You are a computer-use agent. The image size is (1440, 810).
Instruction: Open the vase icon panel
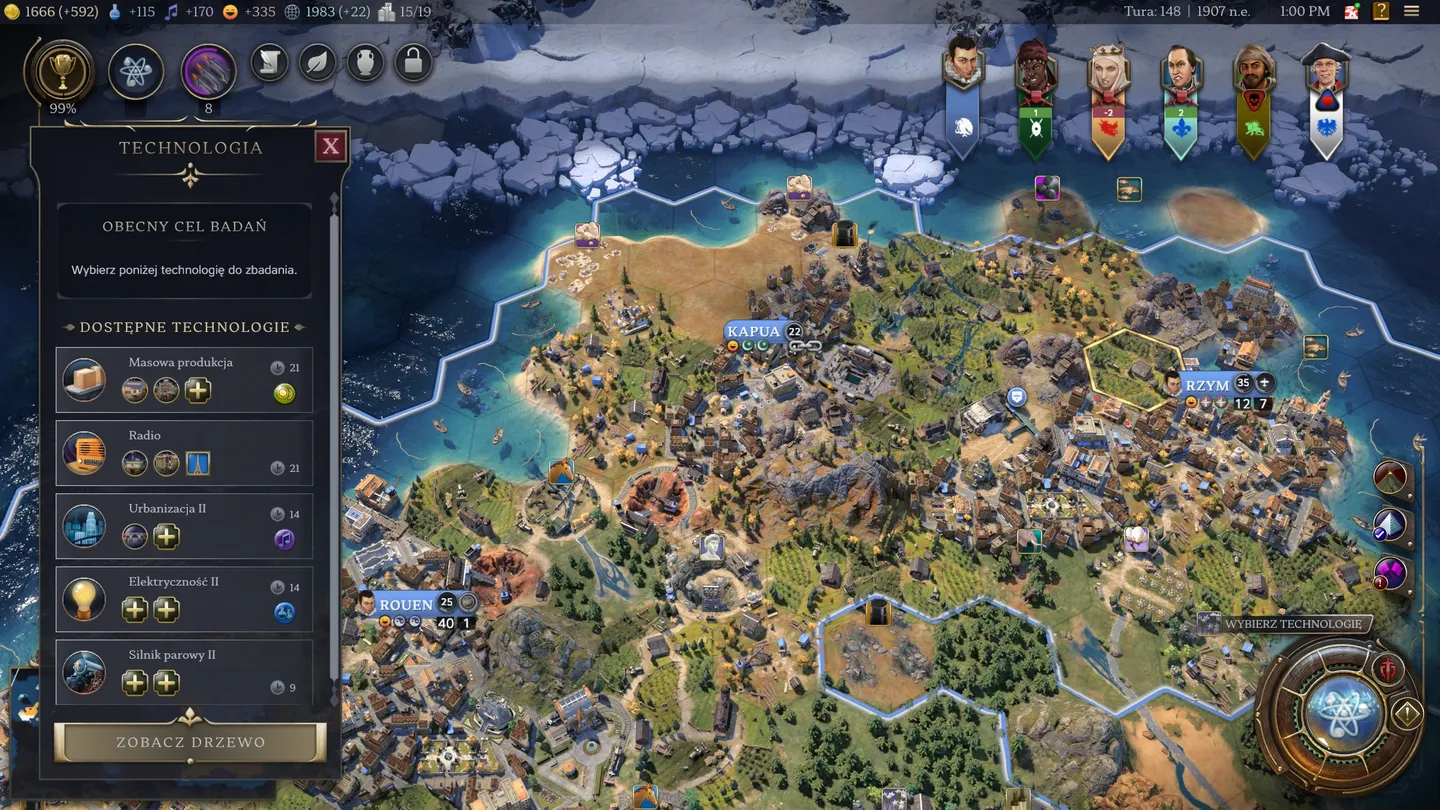coord(365,63)
